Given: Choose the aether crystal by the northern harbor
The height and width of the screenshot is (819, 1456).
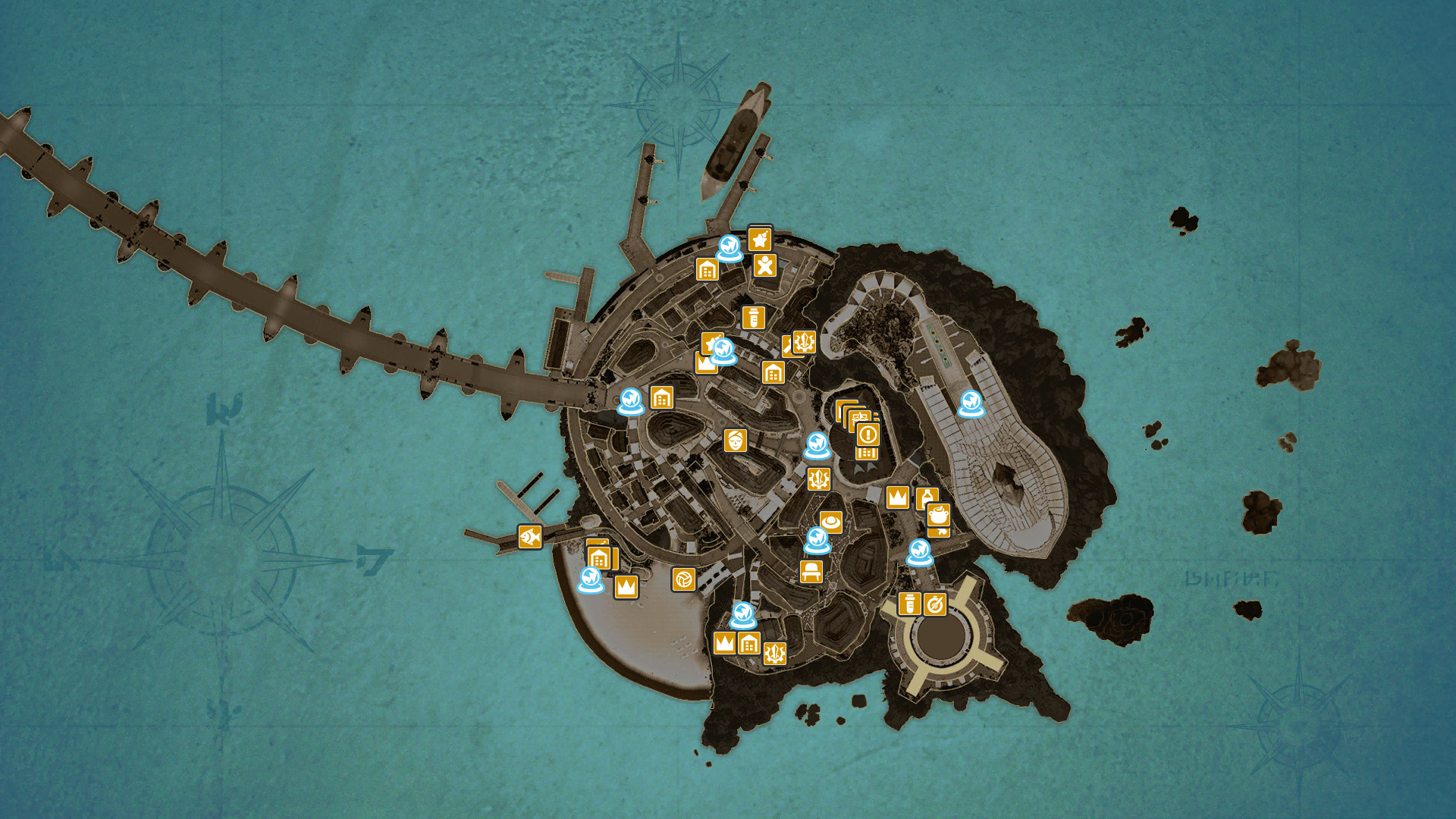Looking at the screenshot, I should pyautogui.click(x=730, y=248).
